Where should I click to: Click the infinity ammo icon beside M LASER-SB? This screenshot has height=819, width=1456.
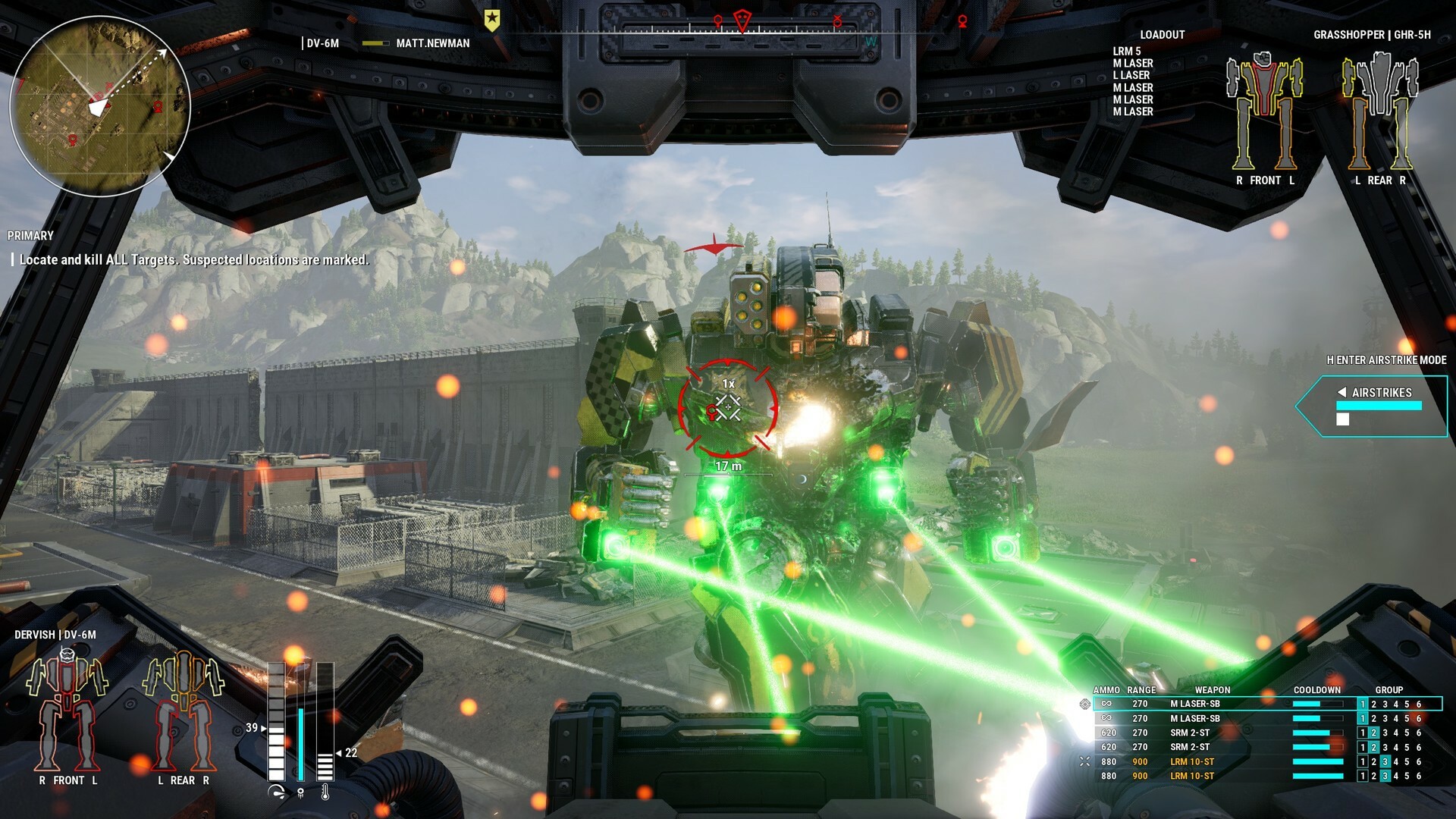[1106, 703]
